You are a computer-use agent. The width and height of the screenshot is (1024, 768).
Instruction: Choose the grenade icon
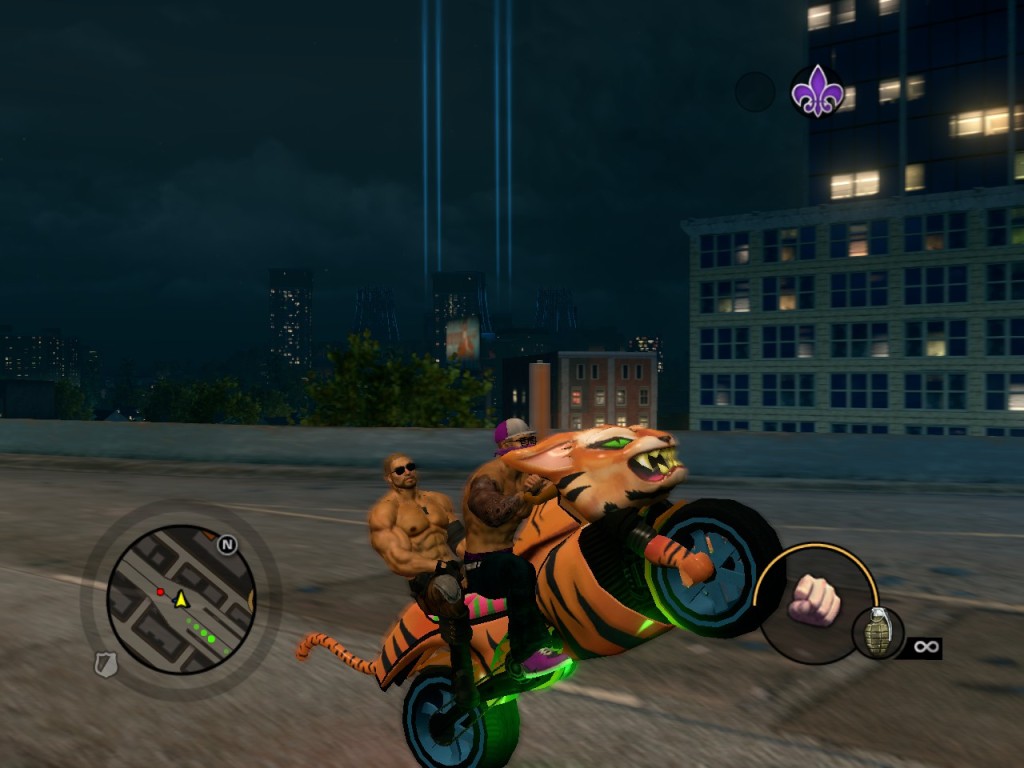click(878, 633)
